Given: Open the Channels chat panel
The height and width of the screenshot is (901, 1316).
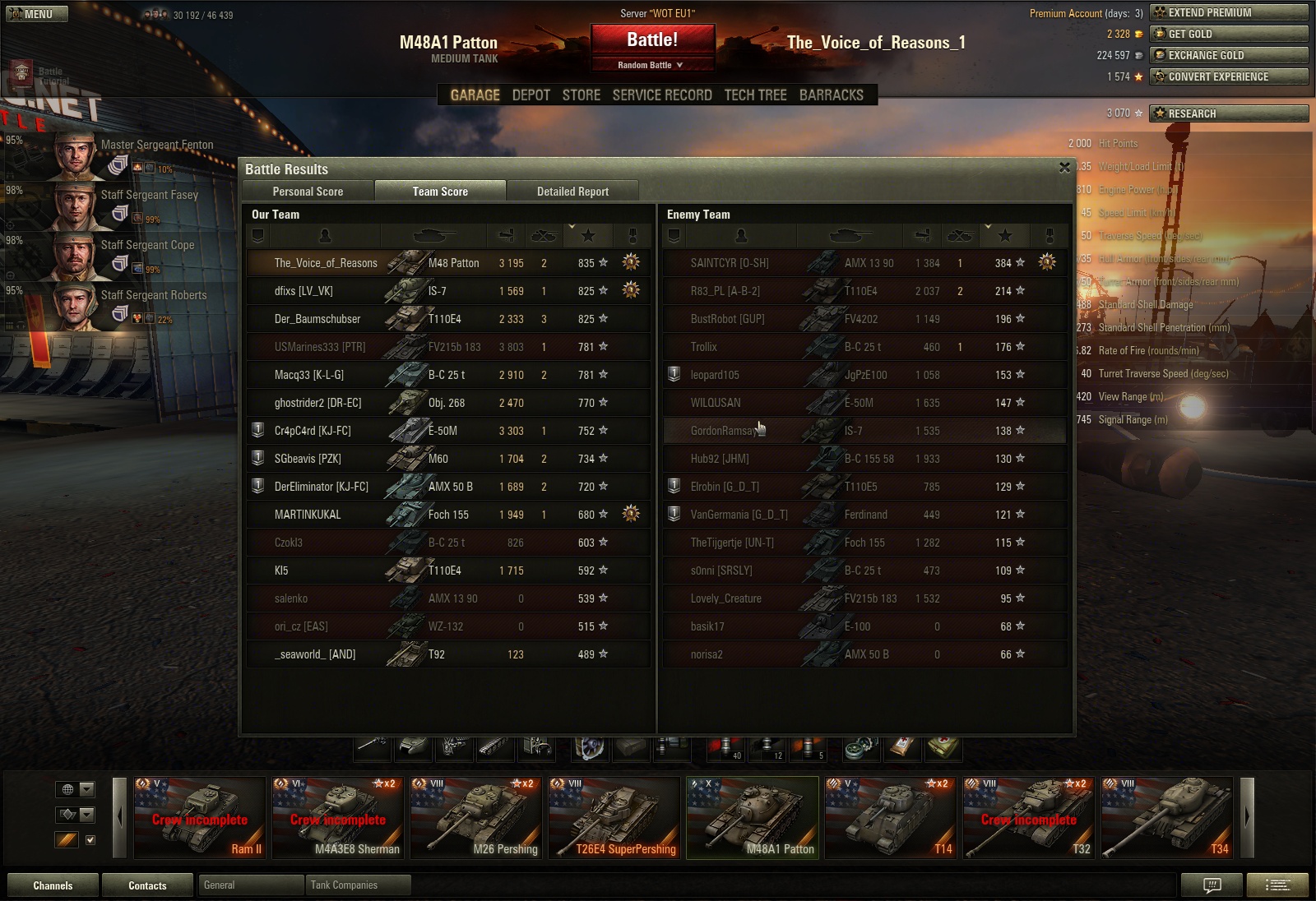Looking at the screenshot, I should [53, 885].
